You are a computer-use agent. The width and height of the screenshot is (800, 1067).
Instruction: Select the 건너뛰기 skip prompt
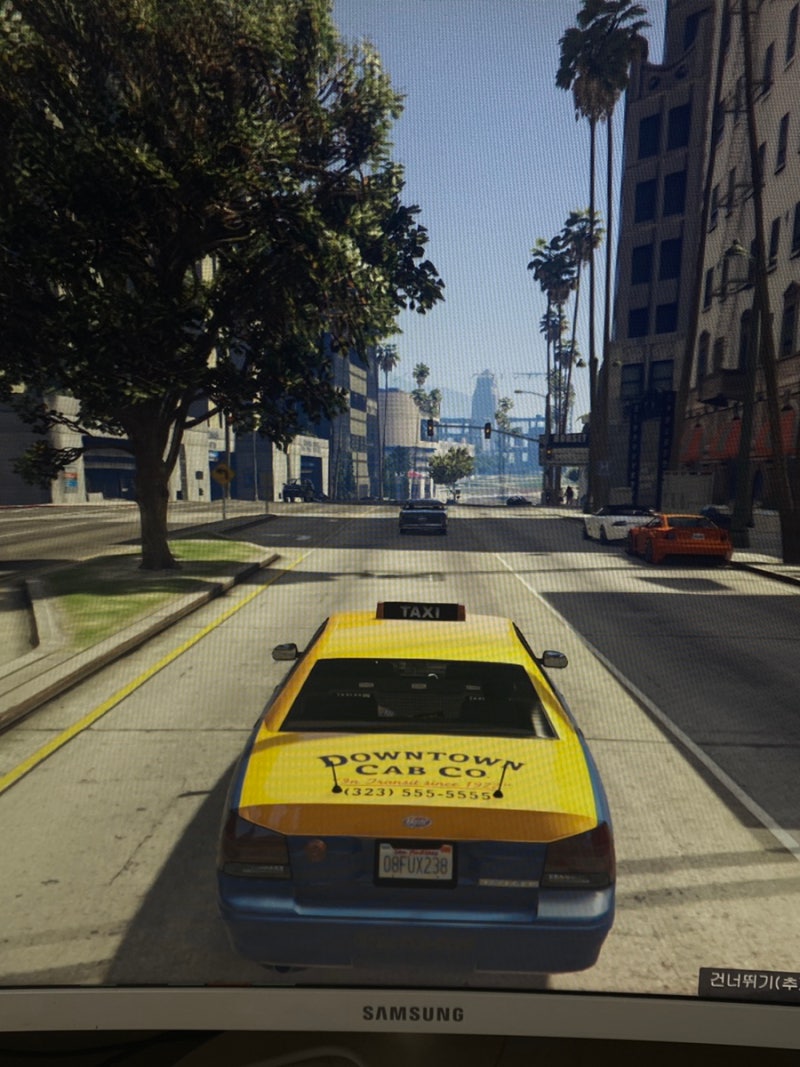pyautogui.click(x=750, y=982)
